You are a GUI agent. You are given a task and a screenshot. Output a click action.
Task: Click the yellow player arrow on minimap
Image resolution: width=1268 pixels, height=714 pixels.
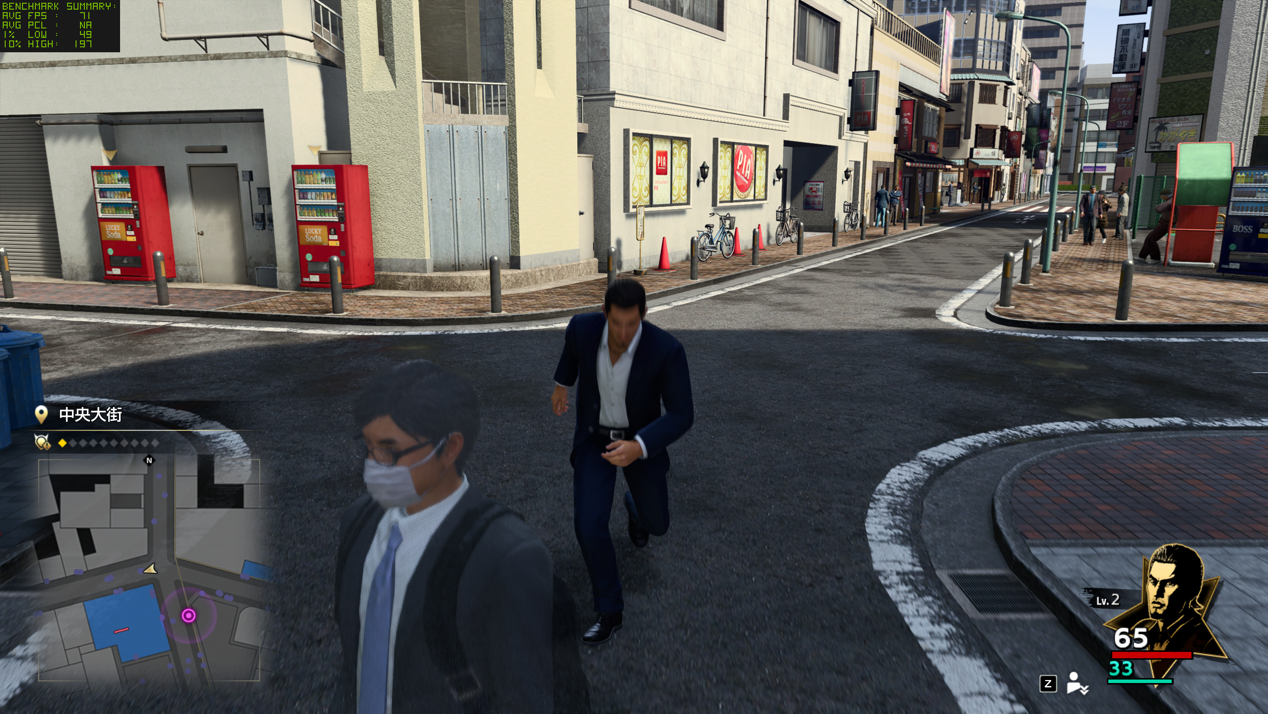[151, 569]
